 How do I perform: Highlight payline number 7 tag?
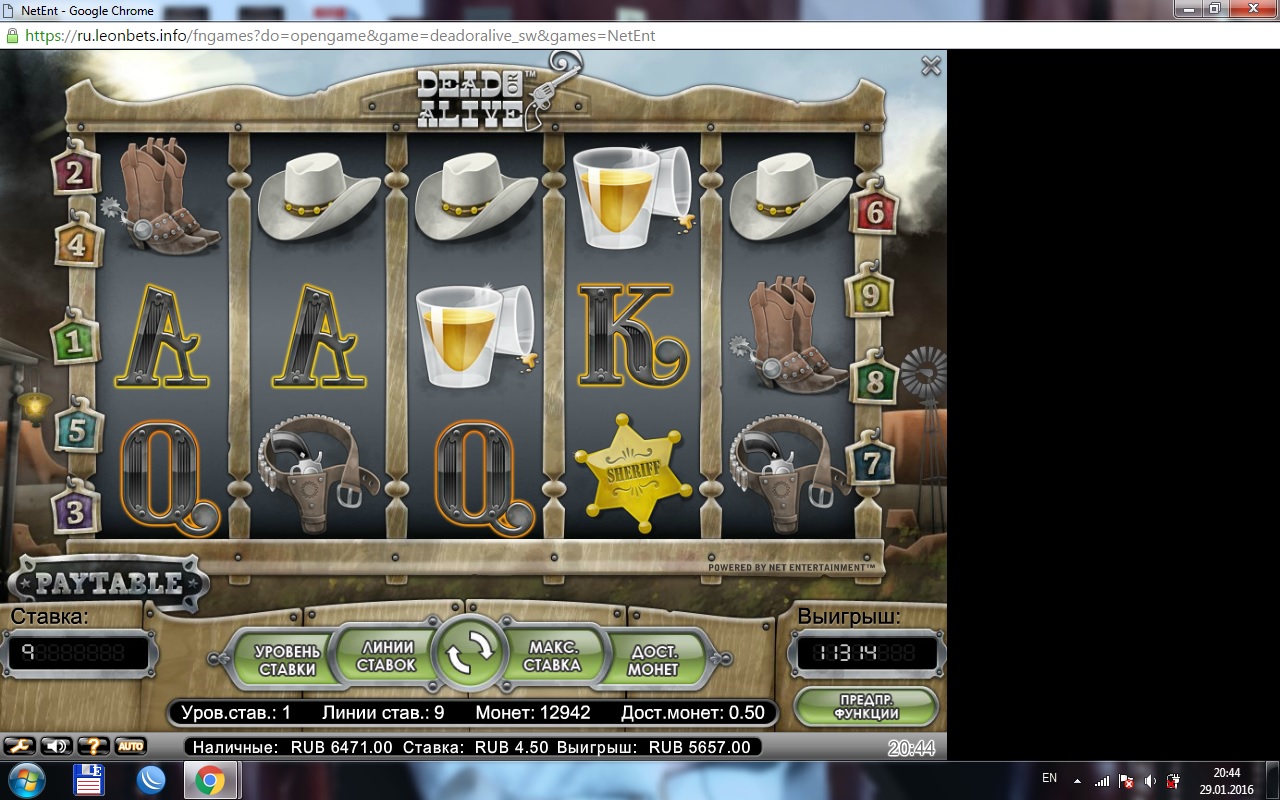pos(871,463)
